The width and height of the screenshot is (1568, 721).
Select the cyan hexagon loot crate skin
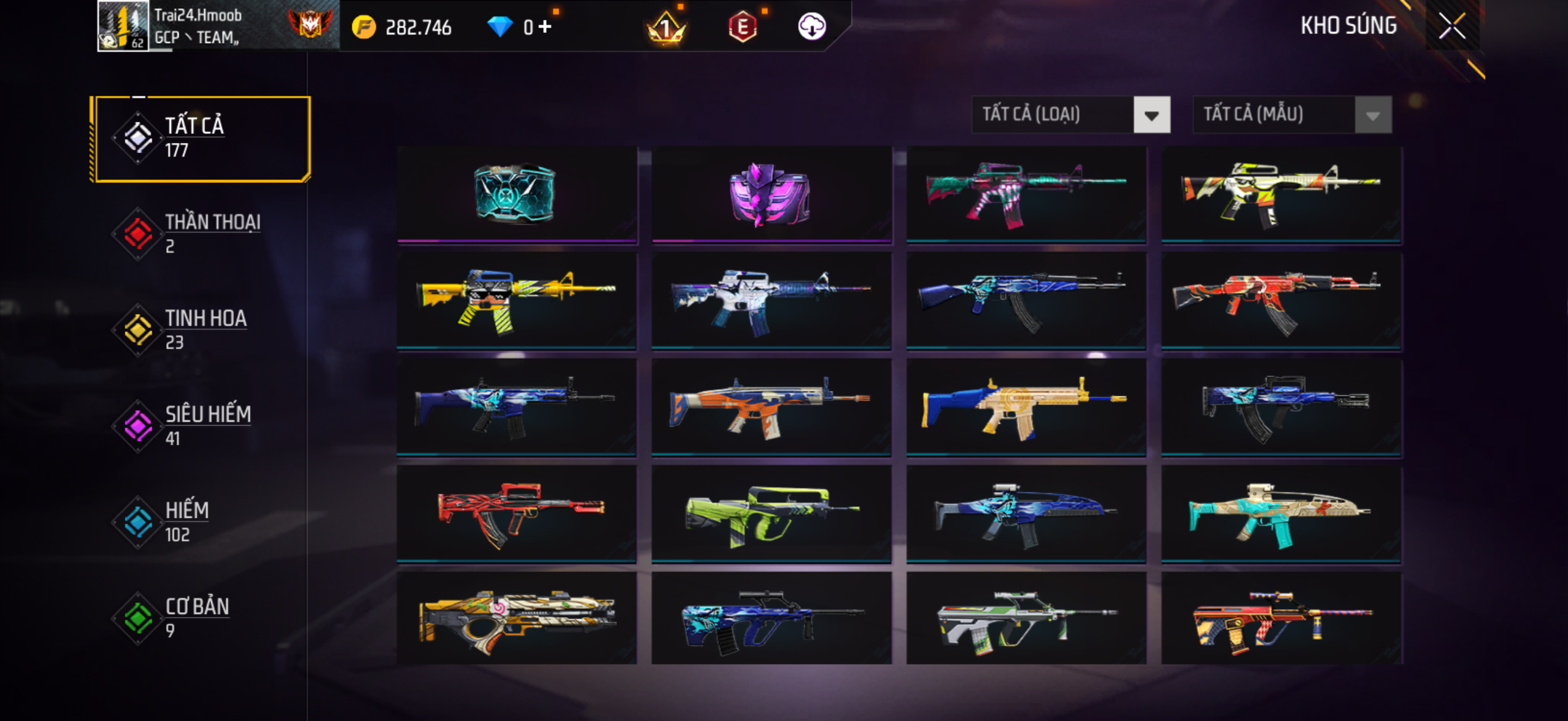click(x=516, y=195)
